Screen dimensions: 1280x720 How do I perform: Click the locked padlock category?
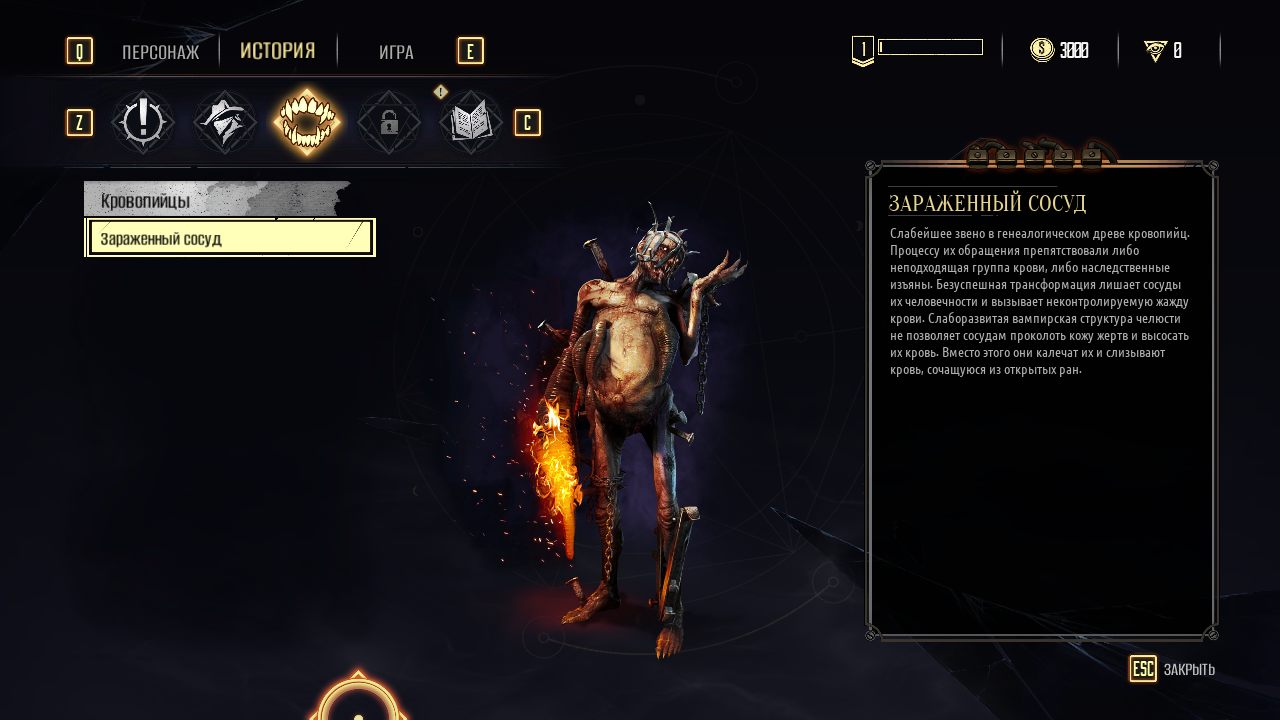click(389, 122)
